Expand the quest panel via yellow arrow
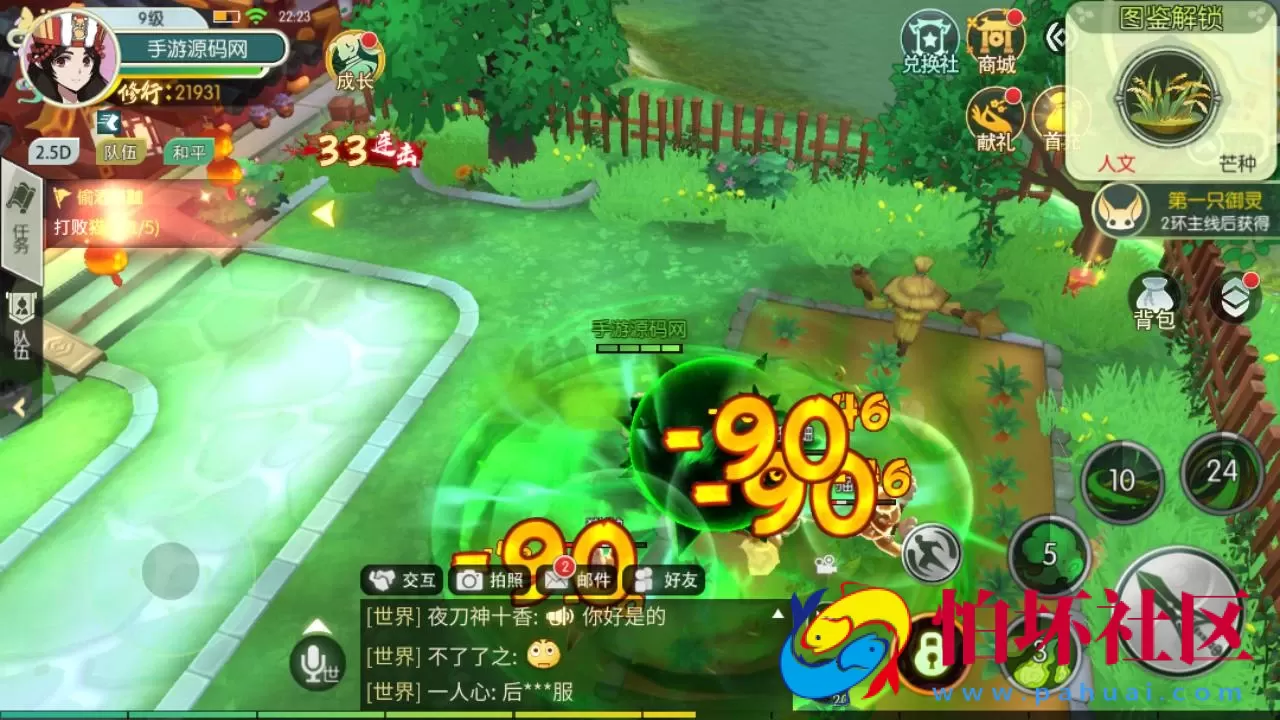 pyautogui.click(x=323, y=211)
